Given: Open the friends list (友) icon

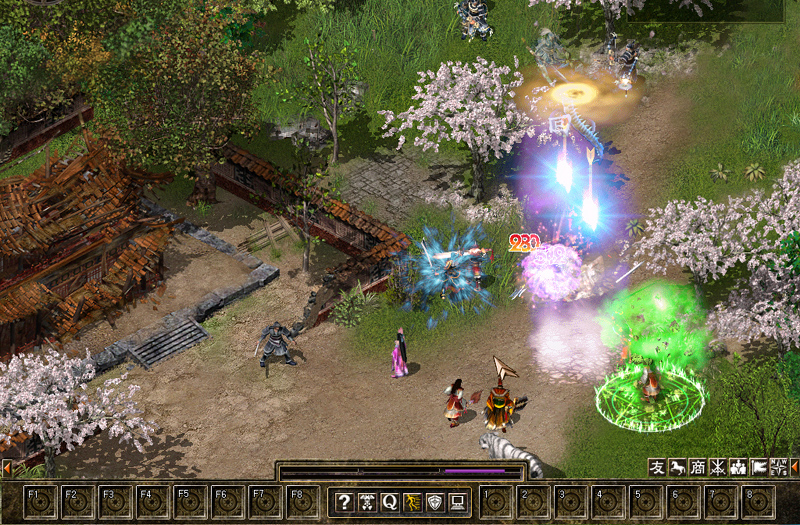Looking at the screenshot, I should pyautogui.click(x=657, y=467).
